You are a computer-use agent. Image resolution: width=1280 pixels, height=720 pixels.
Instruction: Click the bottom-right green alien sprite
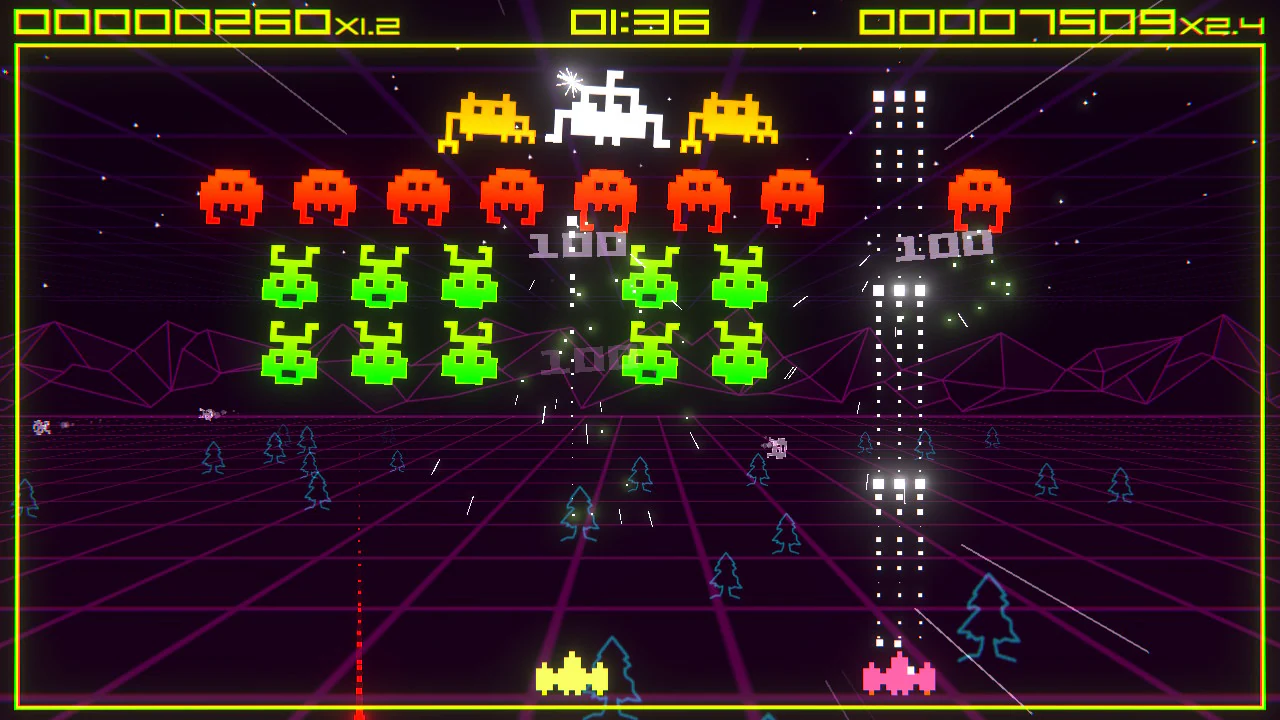[x=740, y=352]
